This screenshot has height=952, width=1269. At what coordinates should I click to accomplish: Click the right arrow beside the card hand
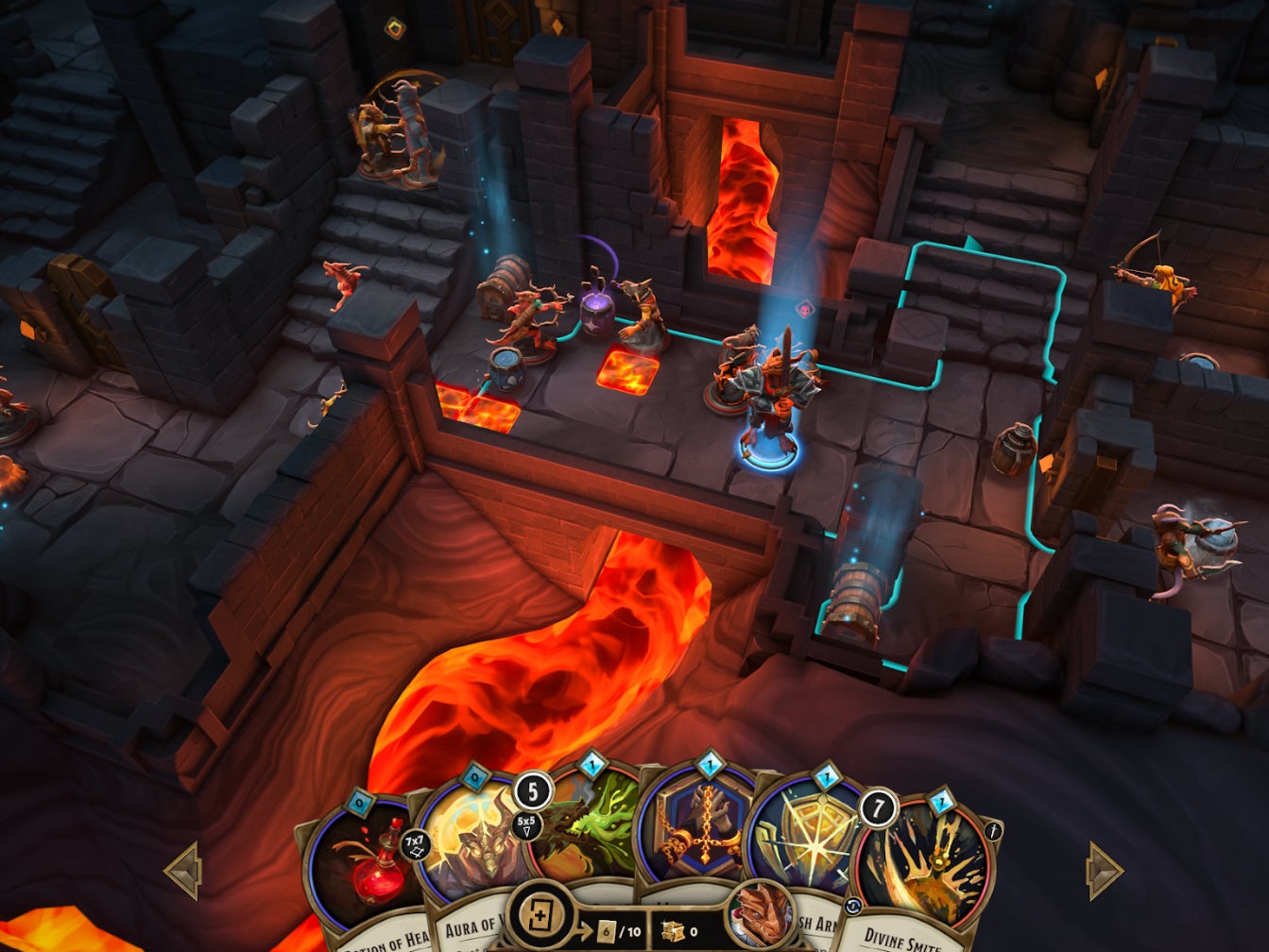(1104, 870)
